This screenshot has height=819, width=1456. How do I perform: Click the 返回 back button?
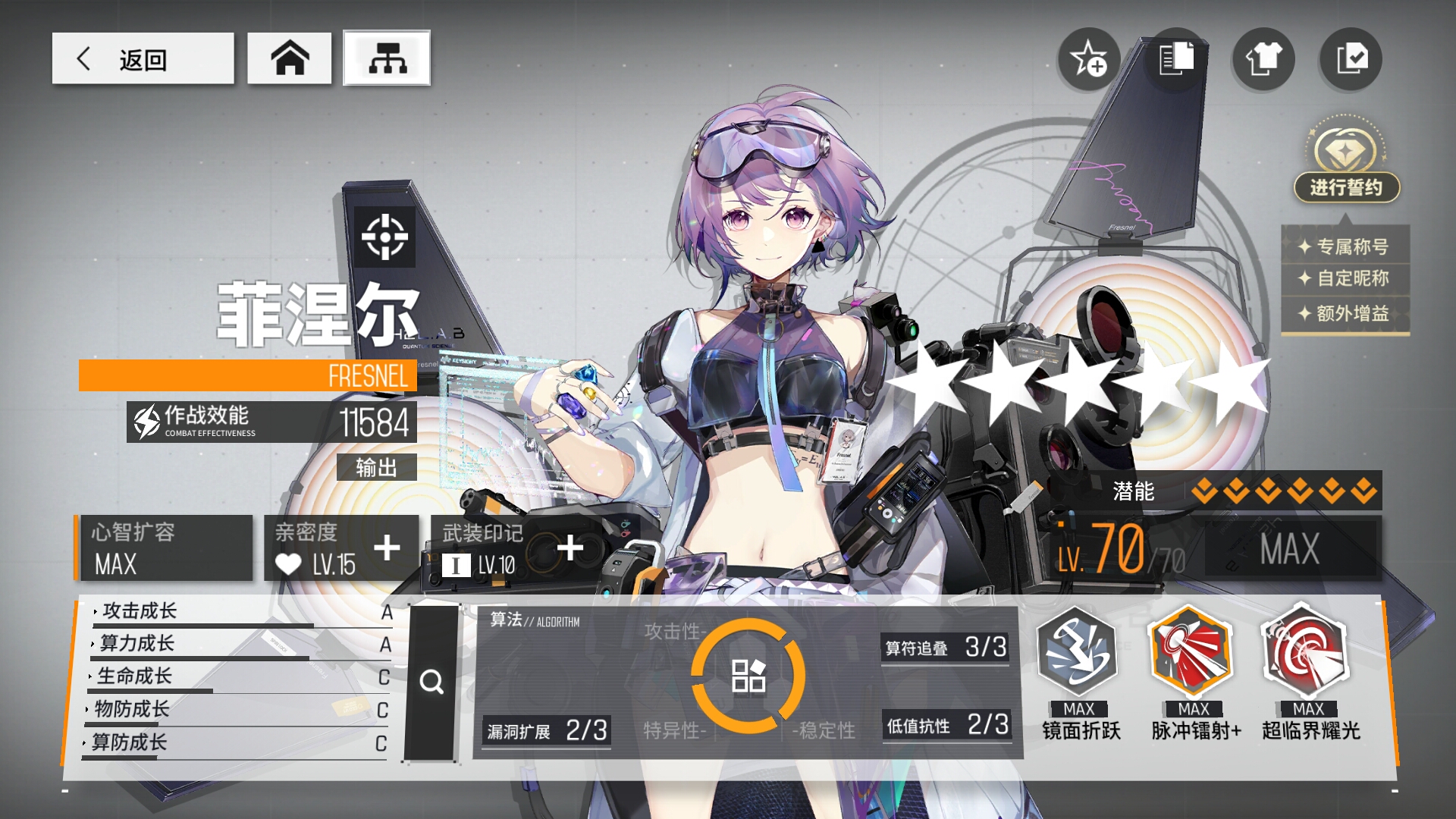(x=143, y=58)
